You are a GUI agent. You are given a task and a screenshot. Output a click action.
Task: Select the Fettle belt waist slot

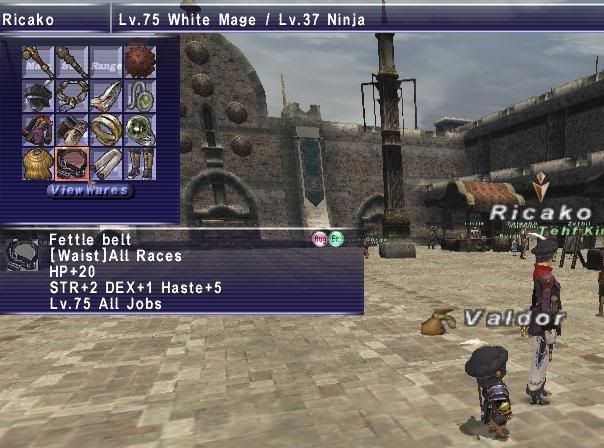pos(72,163)
